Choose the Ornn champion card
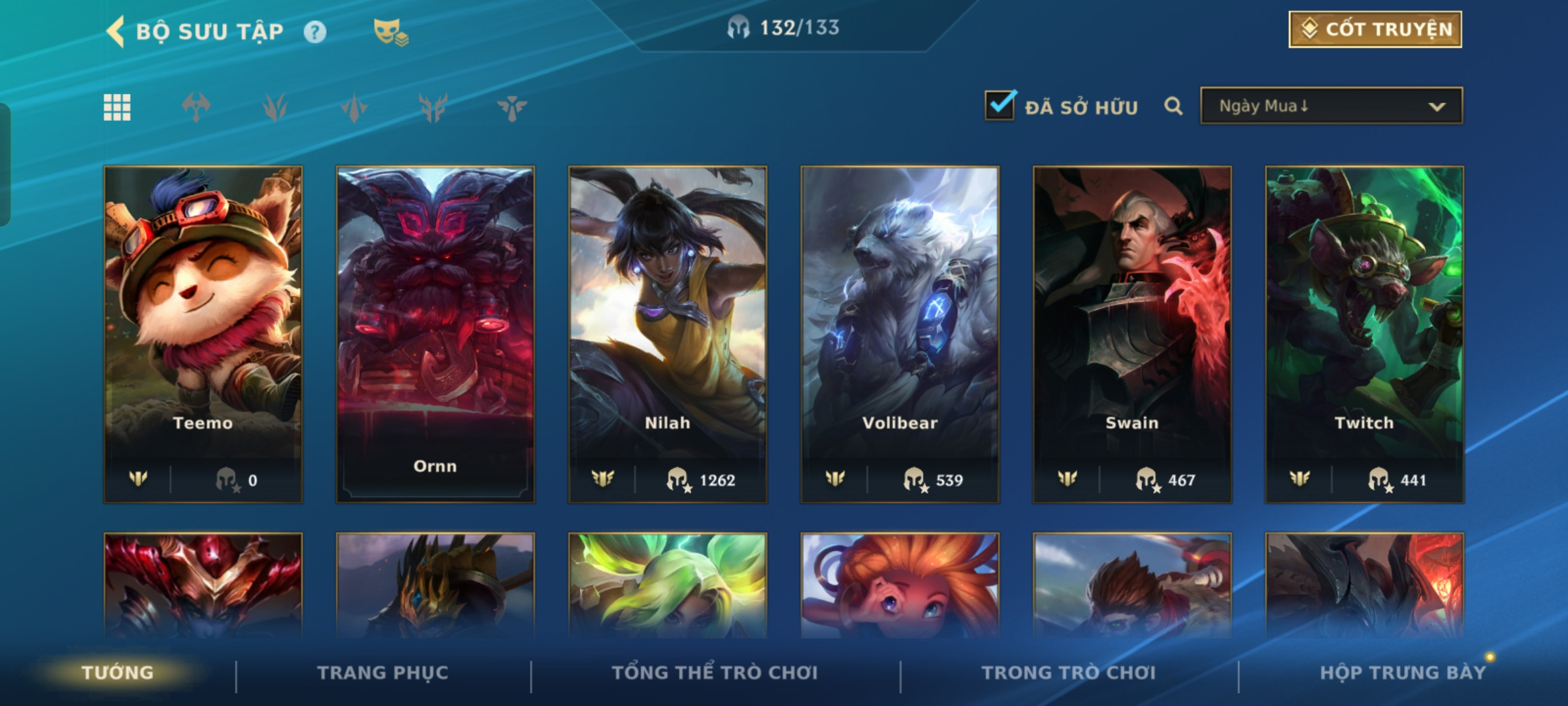Viewport: 1568px width, 706px height. (x=435, y=333)
